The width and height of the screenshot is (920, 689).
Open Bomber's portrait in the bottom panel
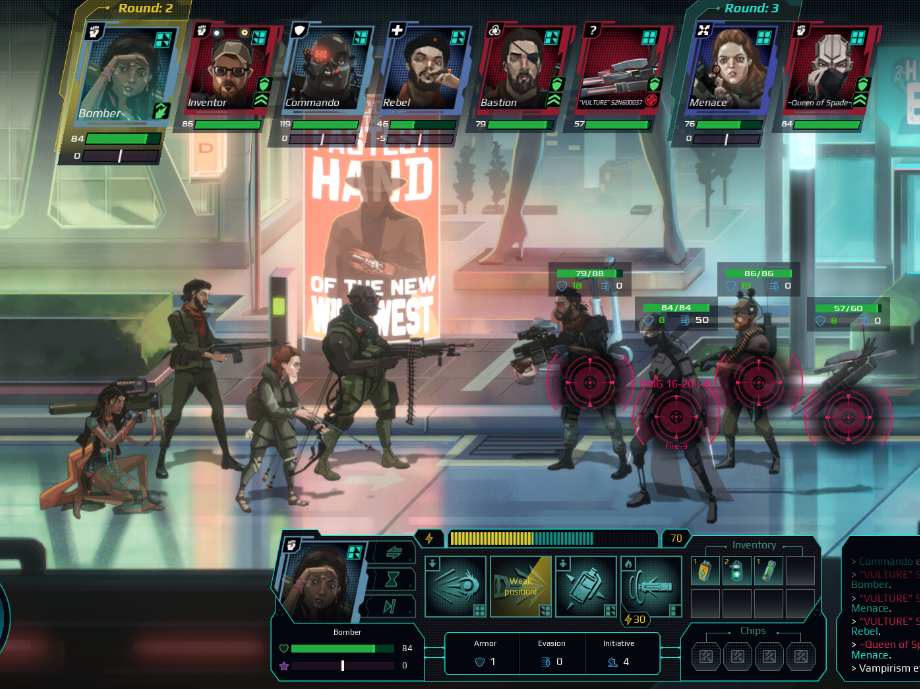click(x=322, y=580)
